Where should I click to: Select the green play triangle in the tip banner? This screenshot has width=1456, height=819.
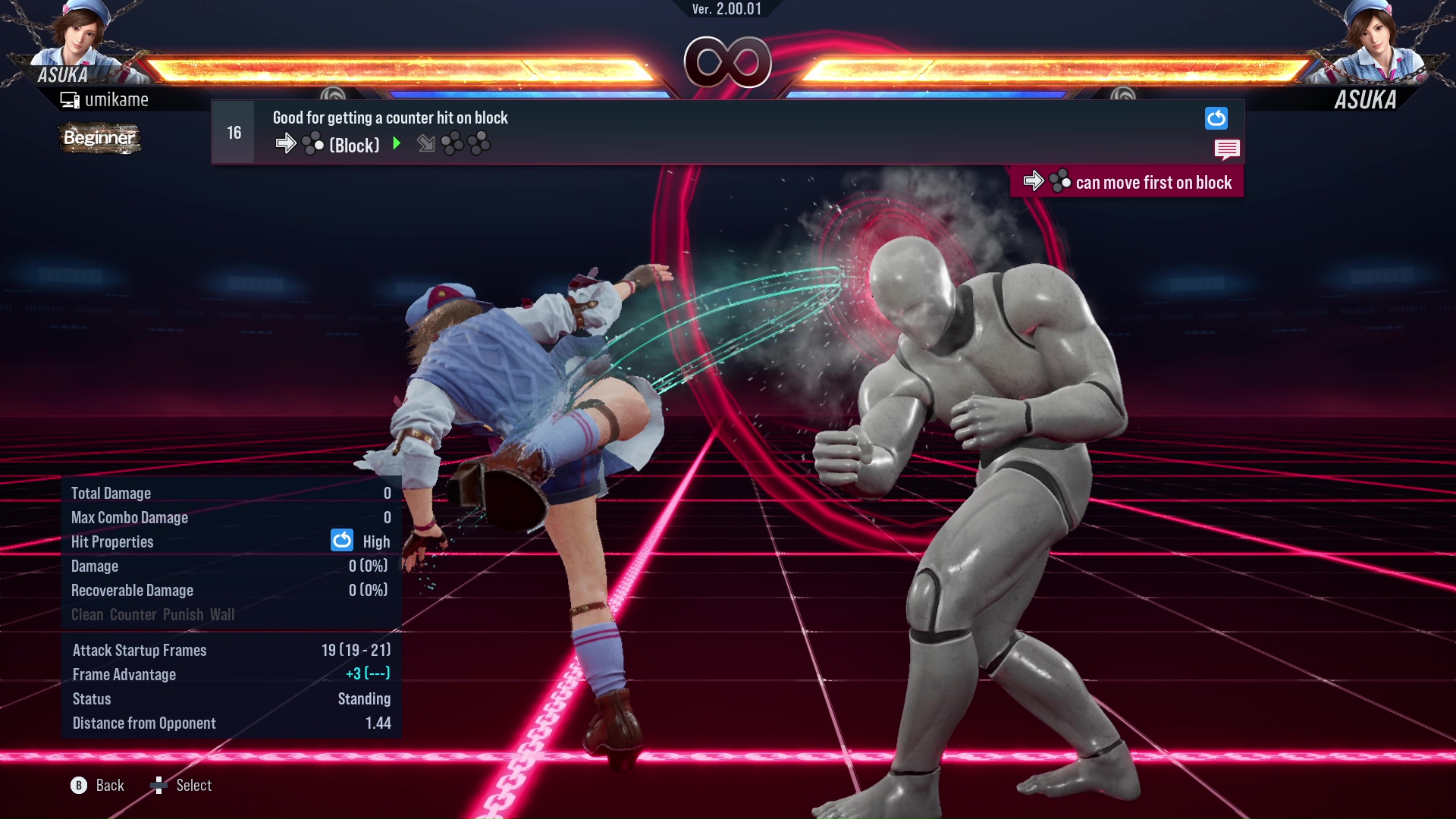pos(397,144)
